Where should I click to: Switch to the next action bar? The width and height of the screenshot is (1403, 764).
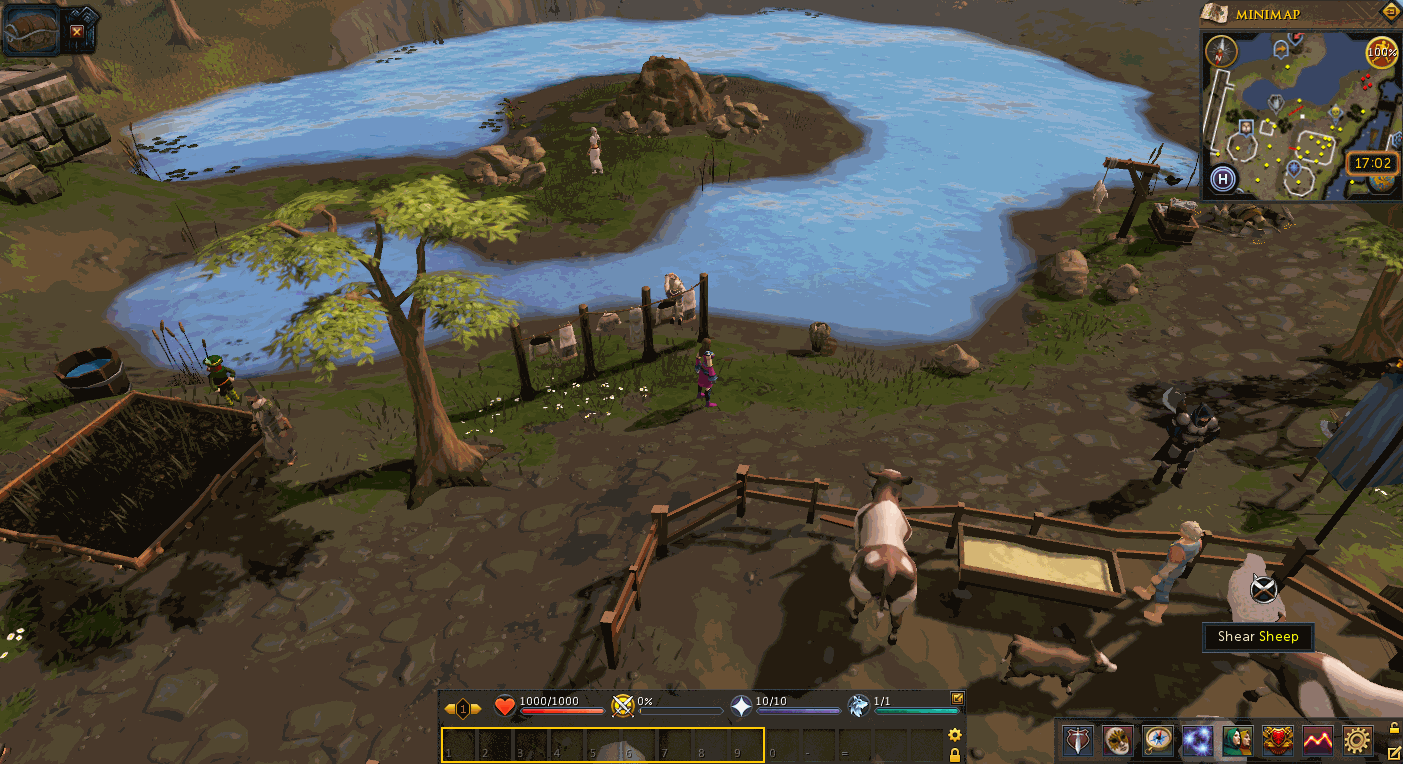[x=476, y=709]
